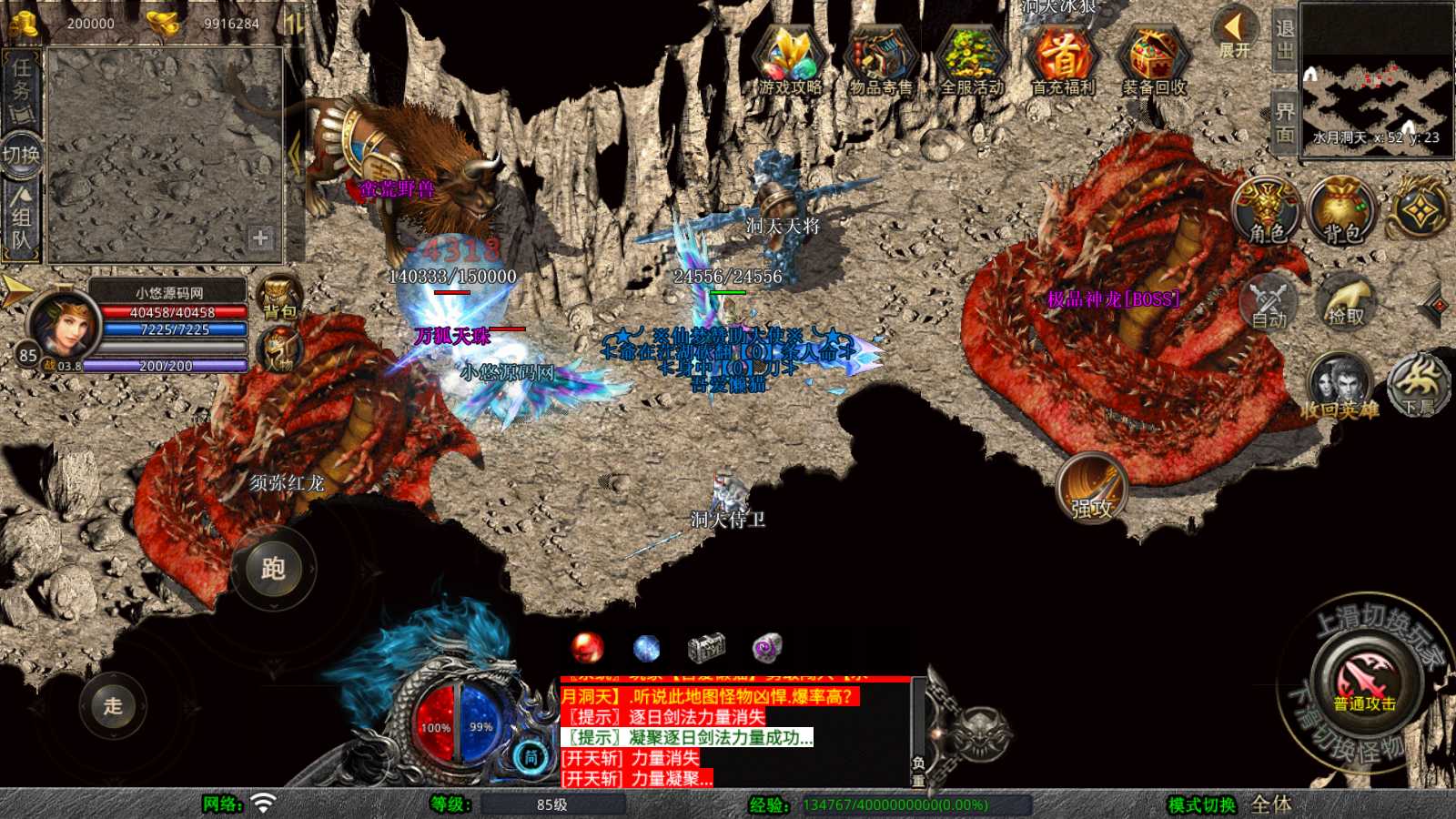Screen dimensions: 1456x819
Task: Toggle the 展开 expand arrow
Action: coord(1234,35)
